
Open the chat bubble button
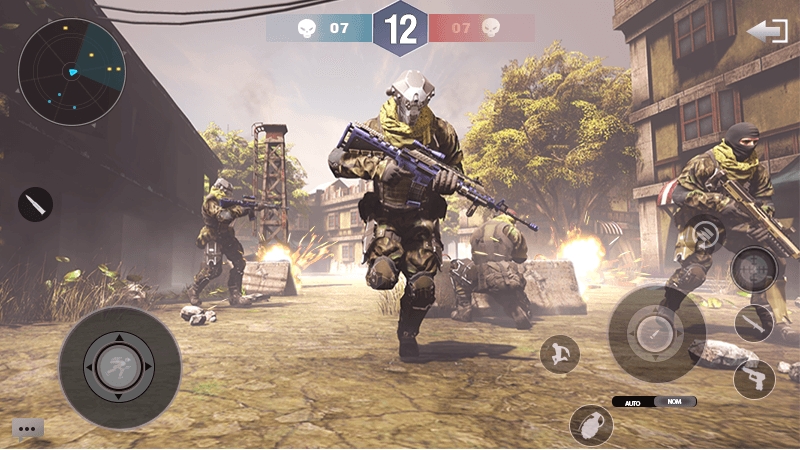pyautogui.click(x=27, y=428)
